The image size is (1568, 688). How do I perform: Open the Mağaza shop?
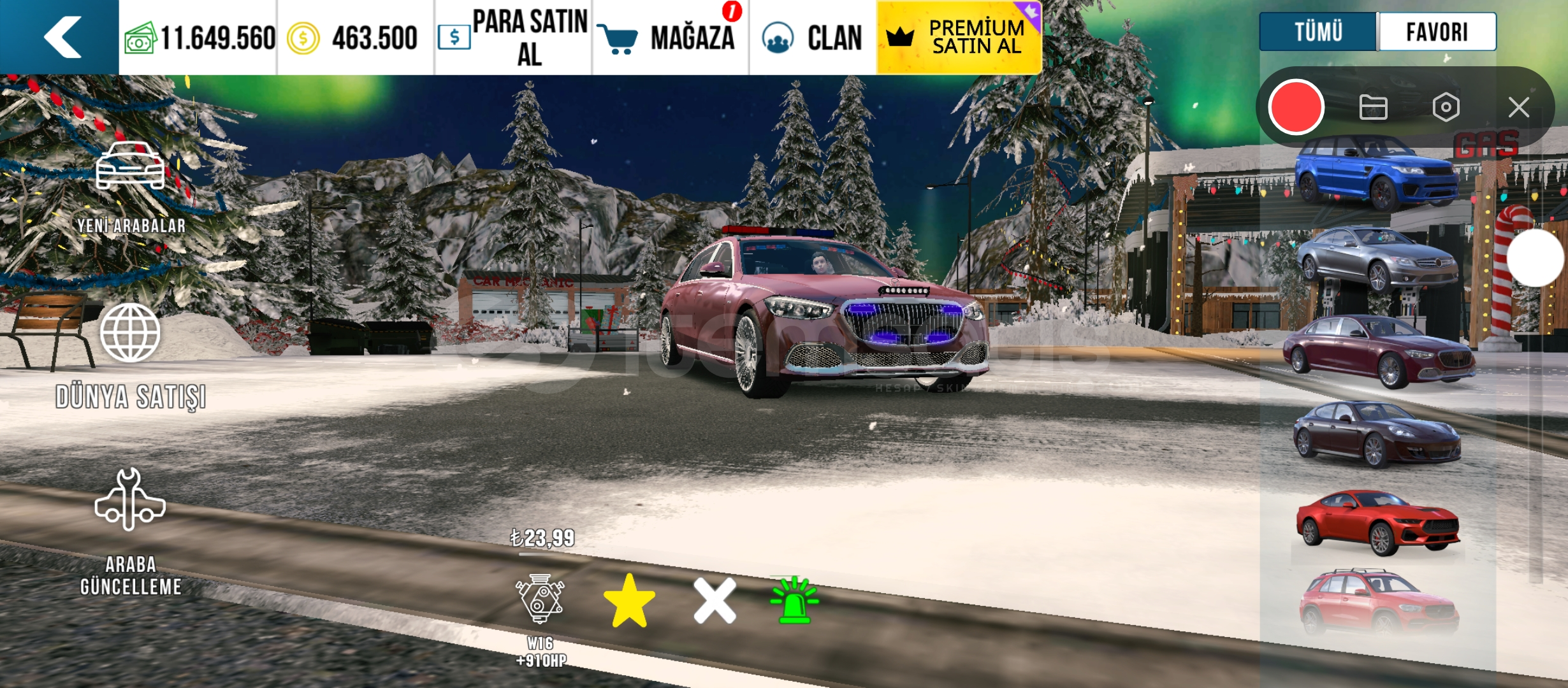point(671,38)
